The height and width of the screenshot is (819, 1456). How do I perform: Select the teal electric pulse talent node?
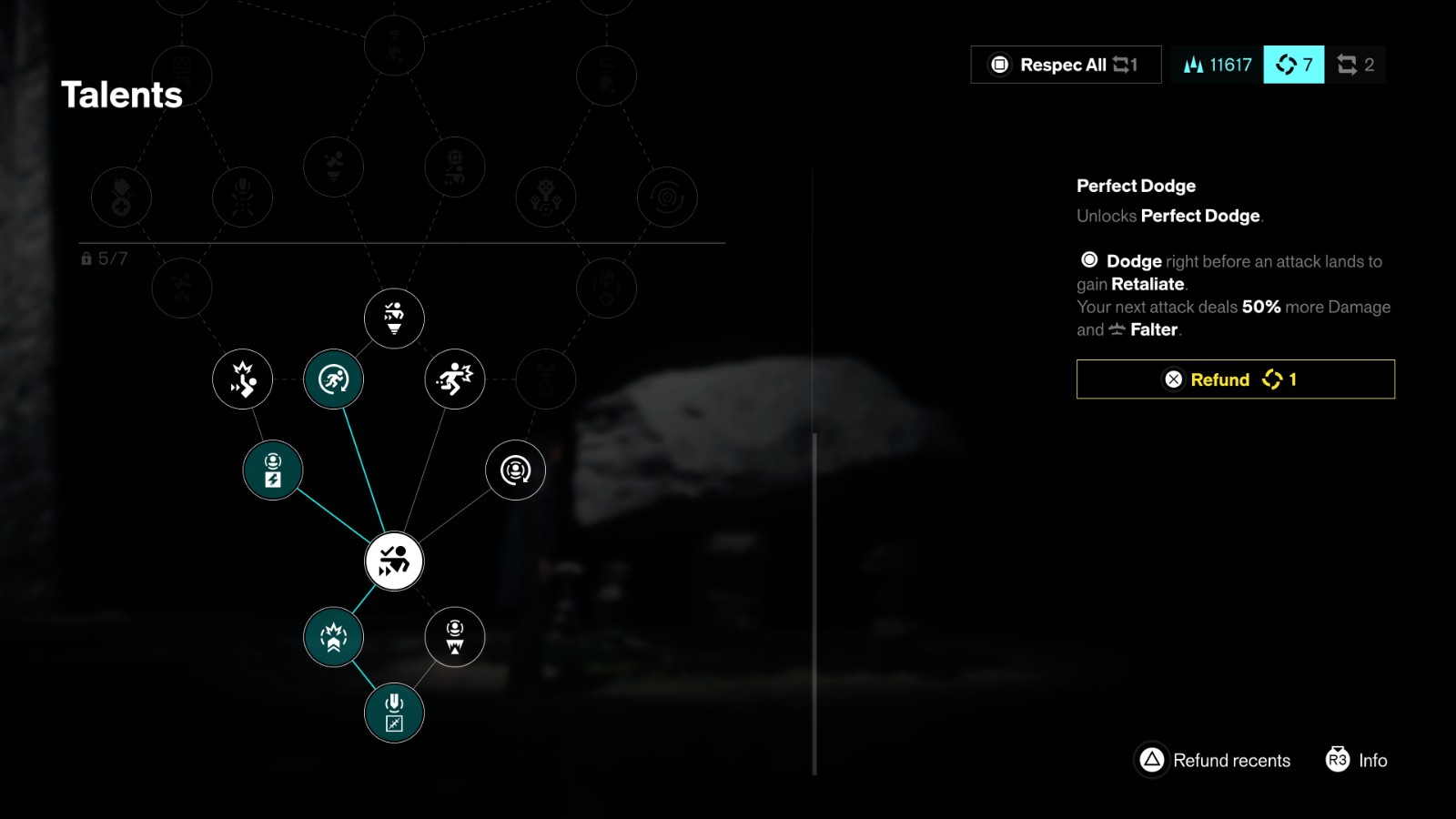(272, 470)
